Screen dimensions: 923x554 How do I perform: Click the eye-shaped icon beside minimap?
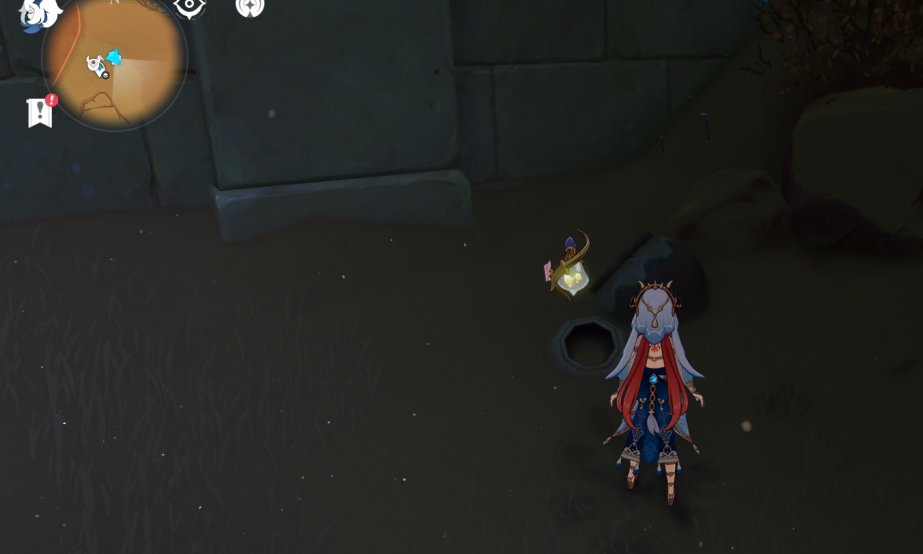coord(189,8)
